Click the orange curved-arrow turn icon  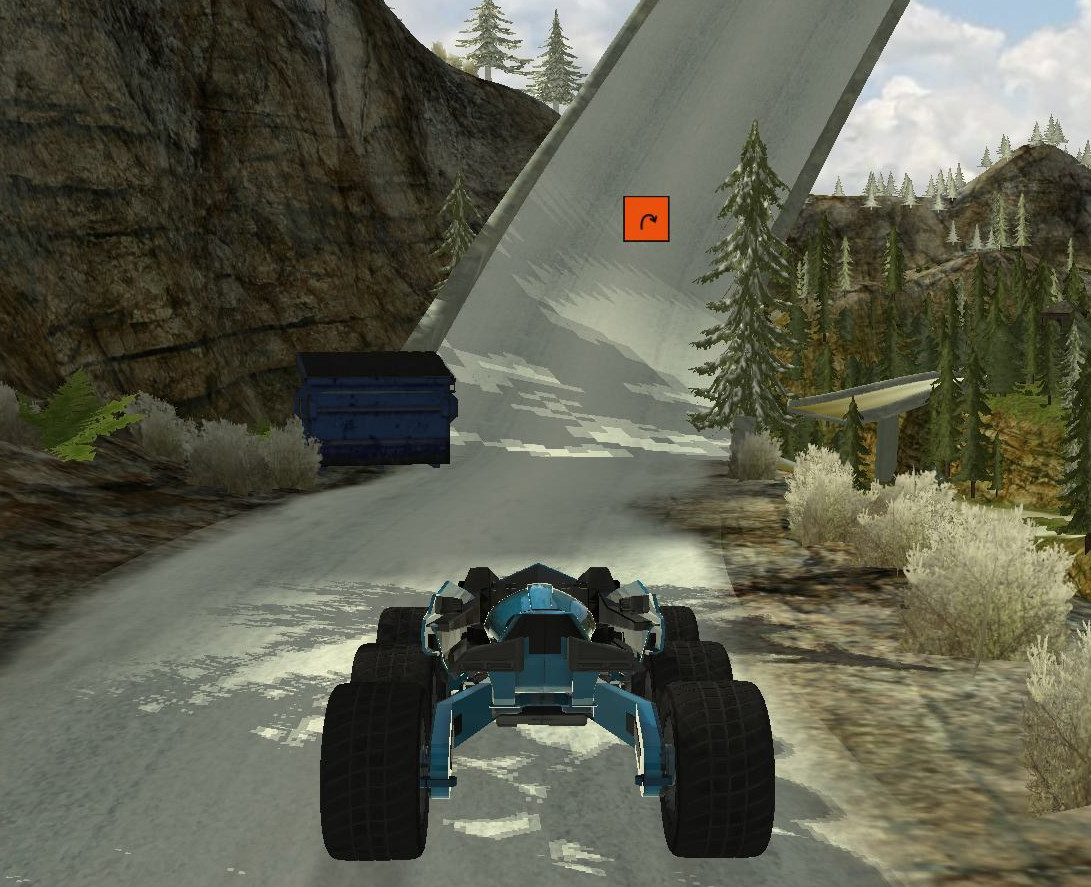tap(646, 219)
